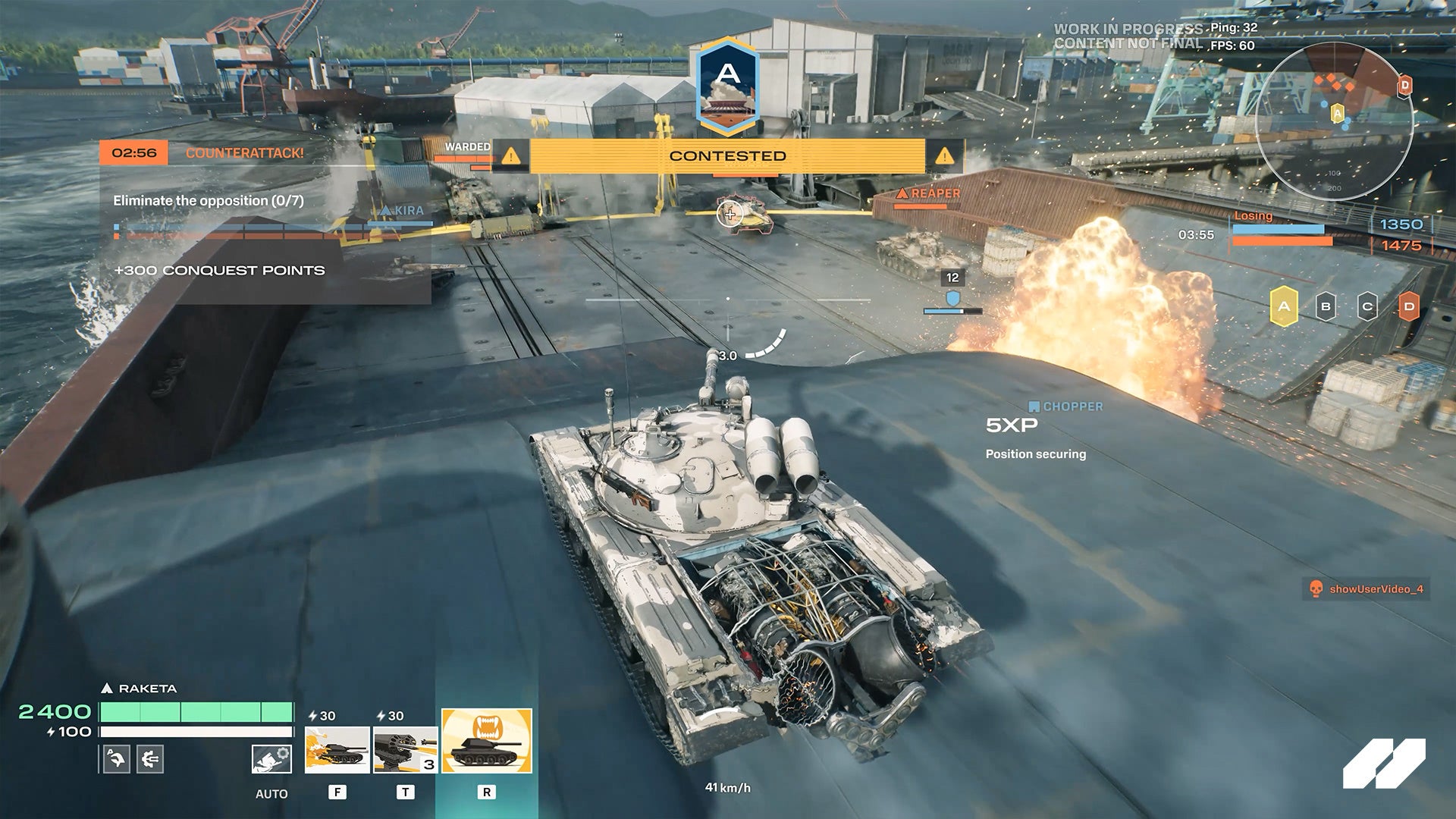Select the gear-with-arrows perk icon
1456x819 pixels.
[x=150, y=759]
